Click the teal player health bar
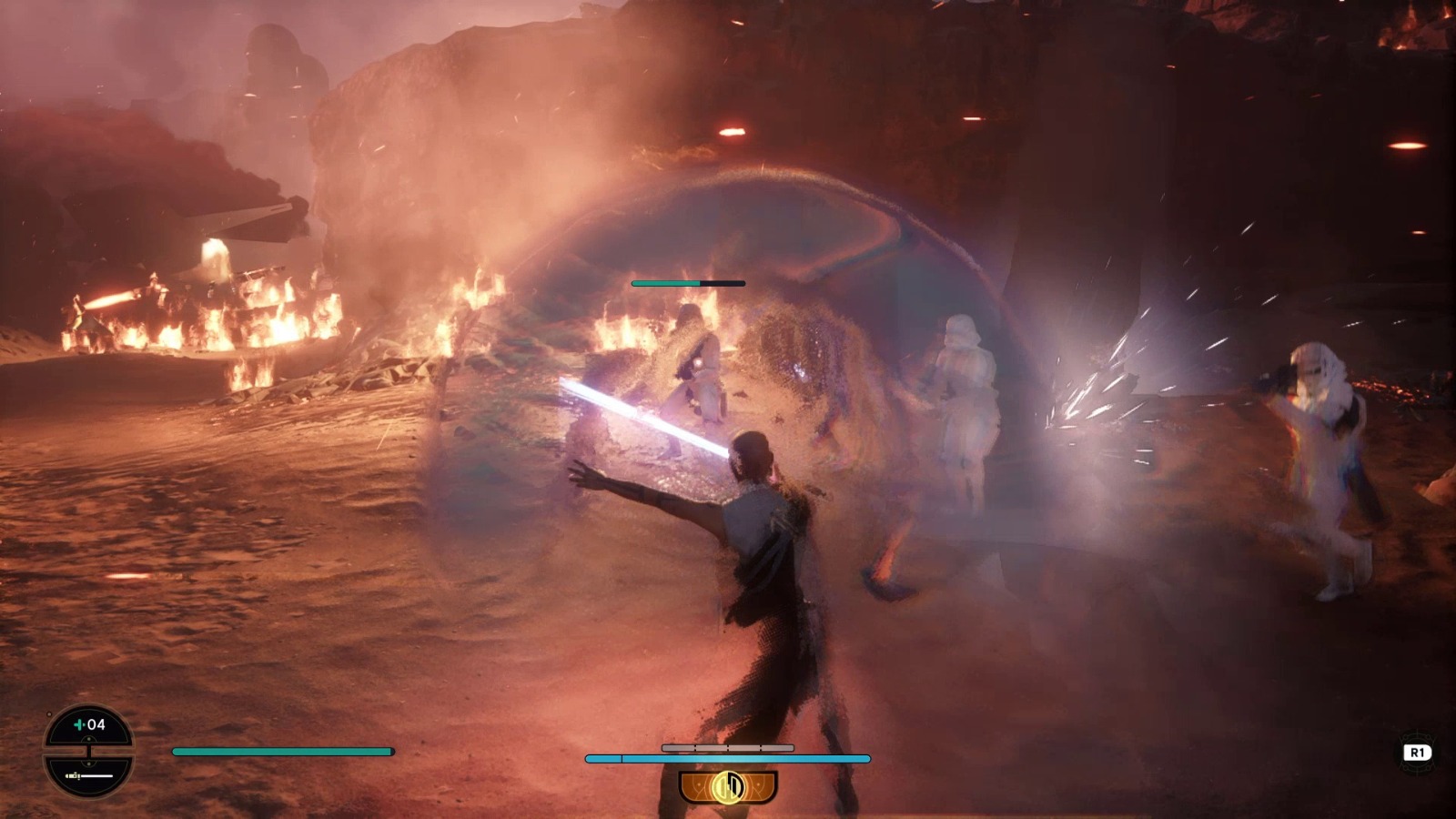This screenshot has width=1456, height=819. (x=282, y=753)
